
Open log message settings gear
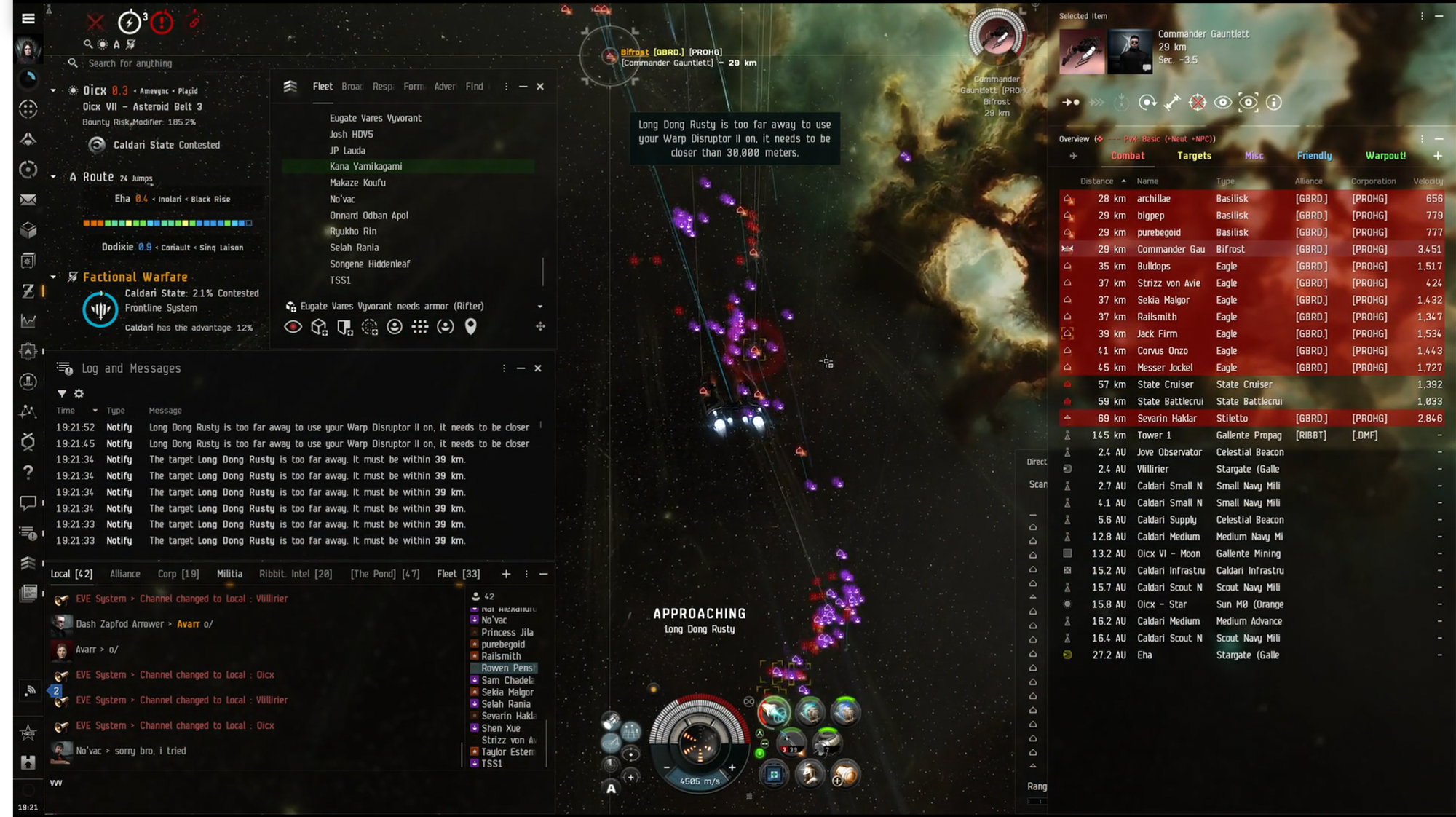79,394
